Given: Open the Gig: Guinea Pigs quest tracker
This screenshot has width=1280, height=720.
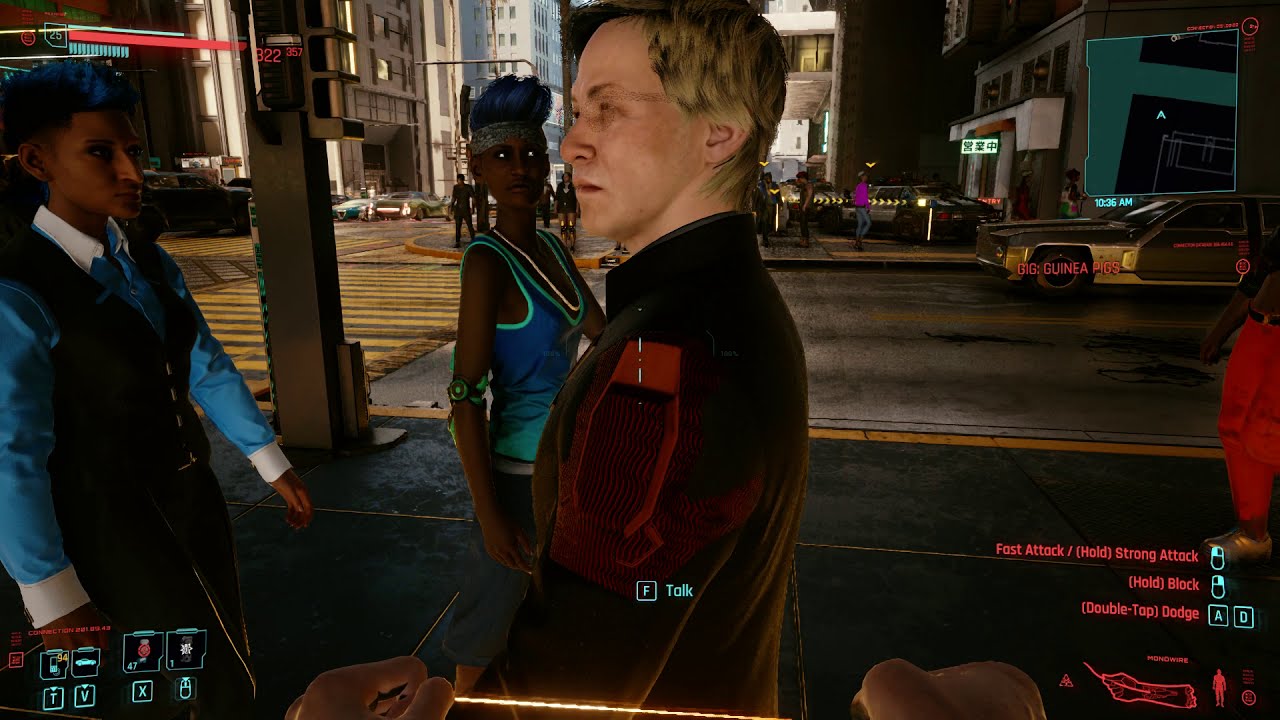Looking at the screenshot, I should pyautogui.click(x=1068, y=268).
